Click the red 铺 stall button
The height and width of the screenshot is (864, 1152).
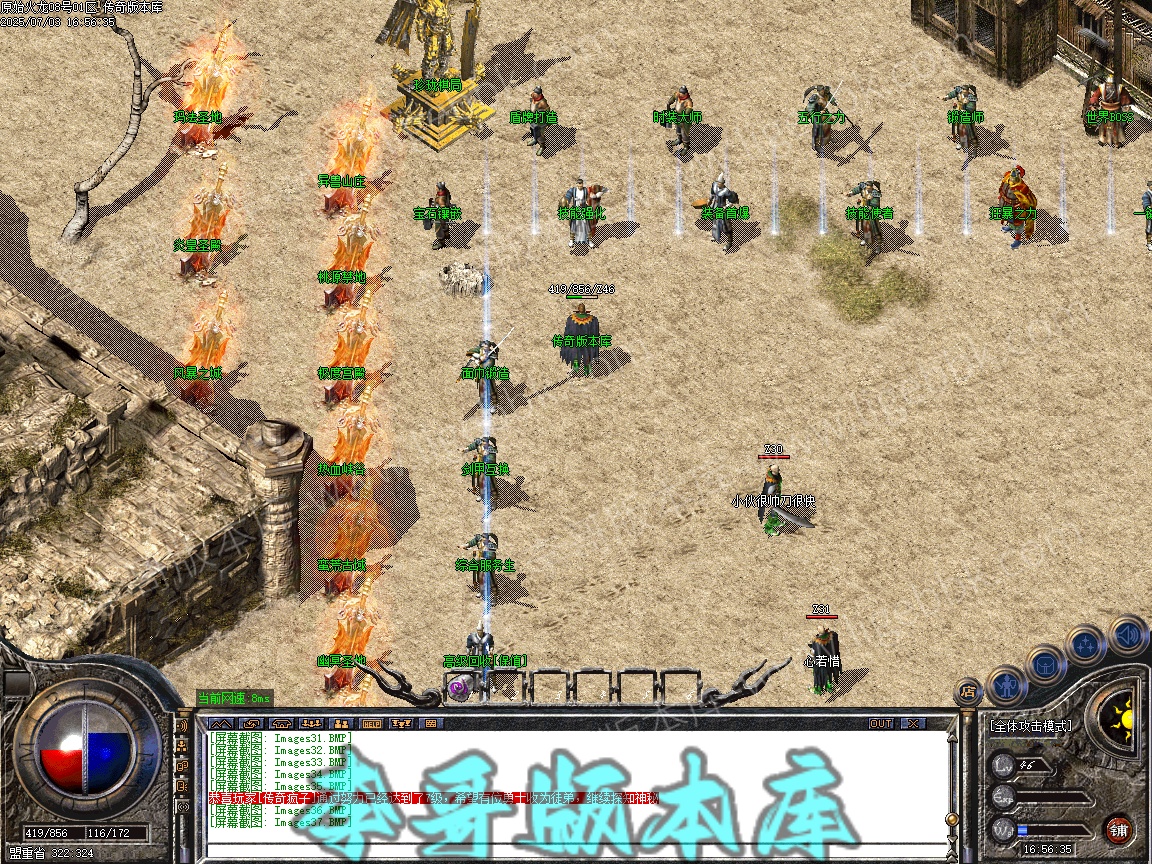[1119, 829]
